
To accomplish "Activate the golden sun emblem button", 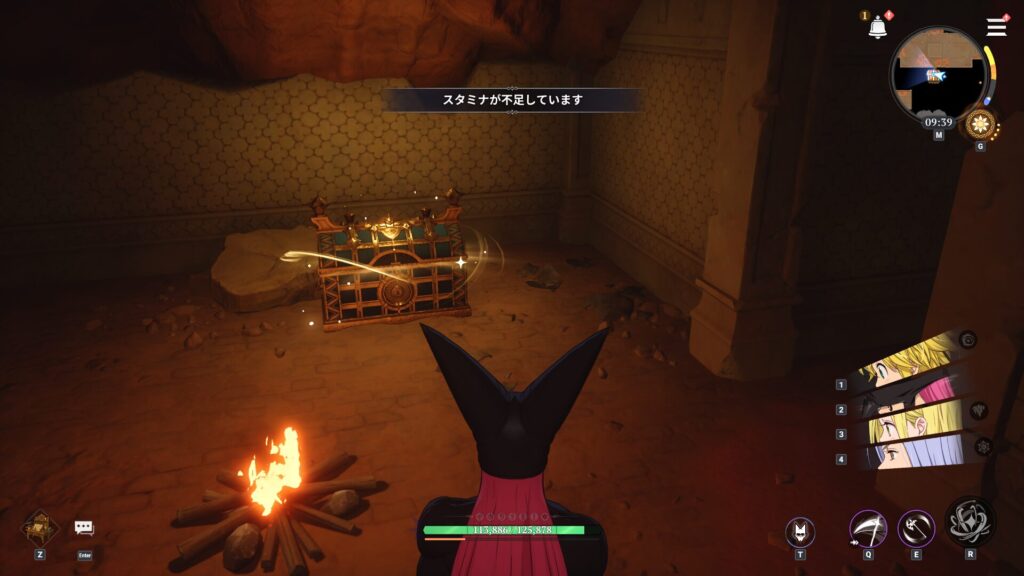I will (980, 125).
